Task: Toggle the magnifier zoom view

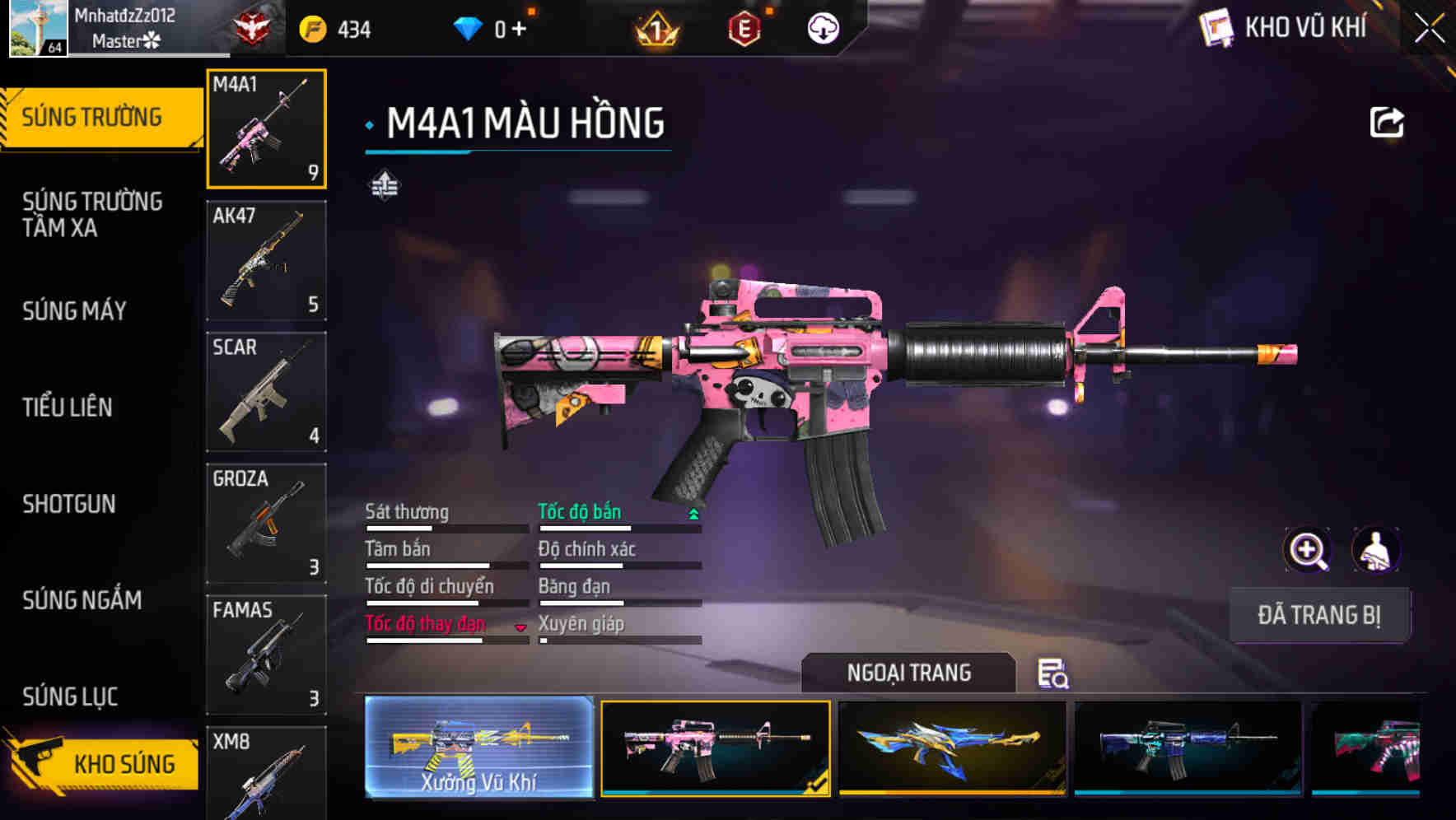Action: click(x=1309, y=550)
